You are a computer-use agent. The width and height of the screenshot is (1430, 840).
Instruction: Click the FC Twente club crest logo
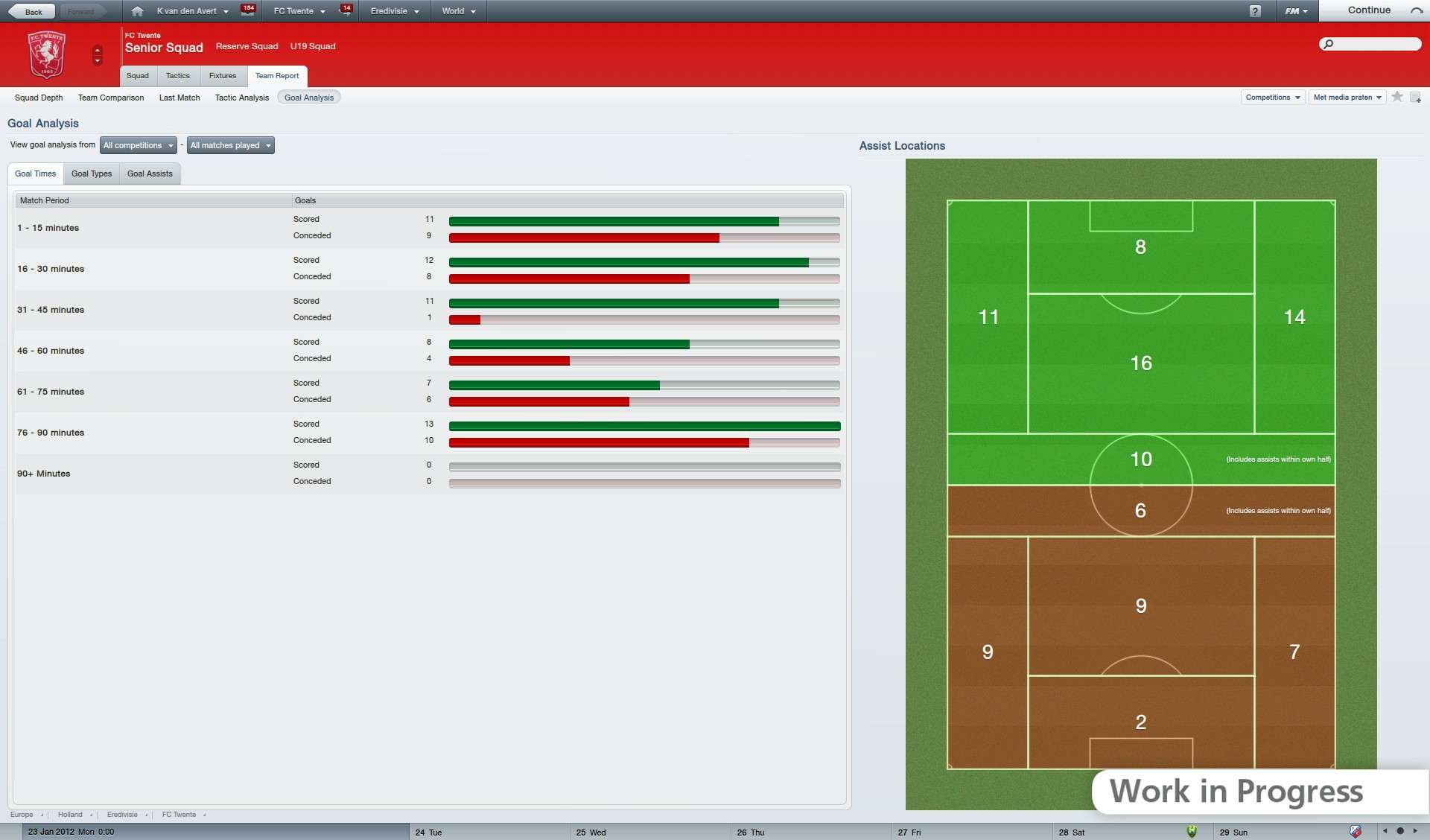[47, 54]
